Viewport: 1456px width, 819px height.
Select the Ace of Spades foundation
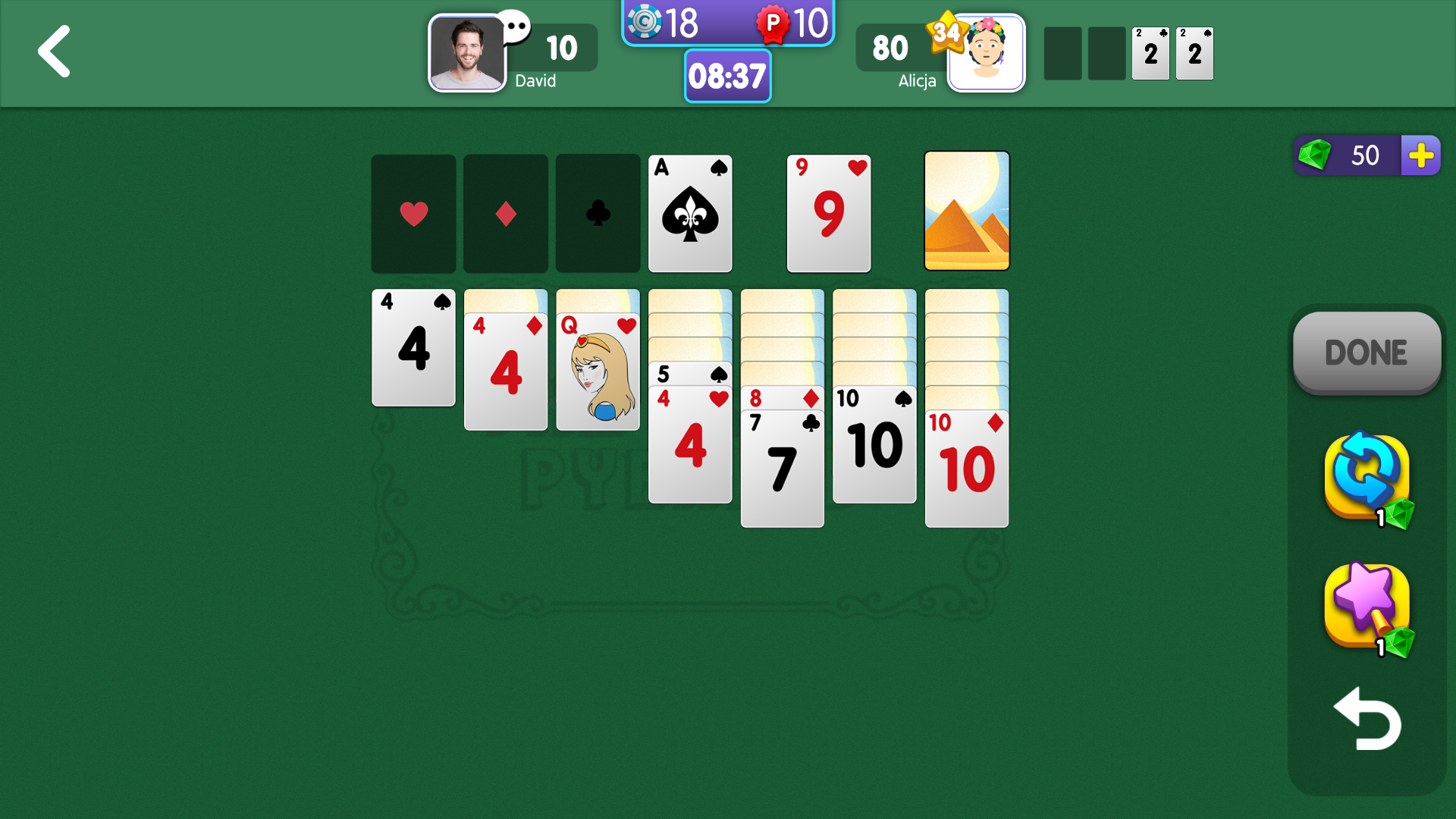(x=689, y=213)
